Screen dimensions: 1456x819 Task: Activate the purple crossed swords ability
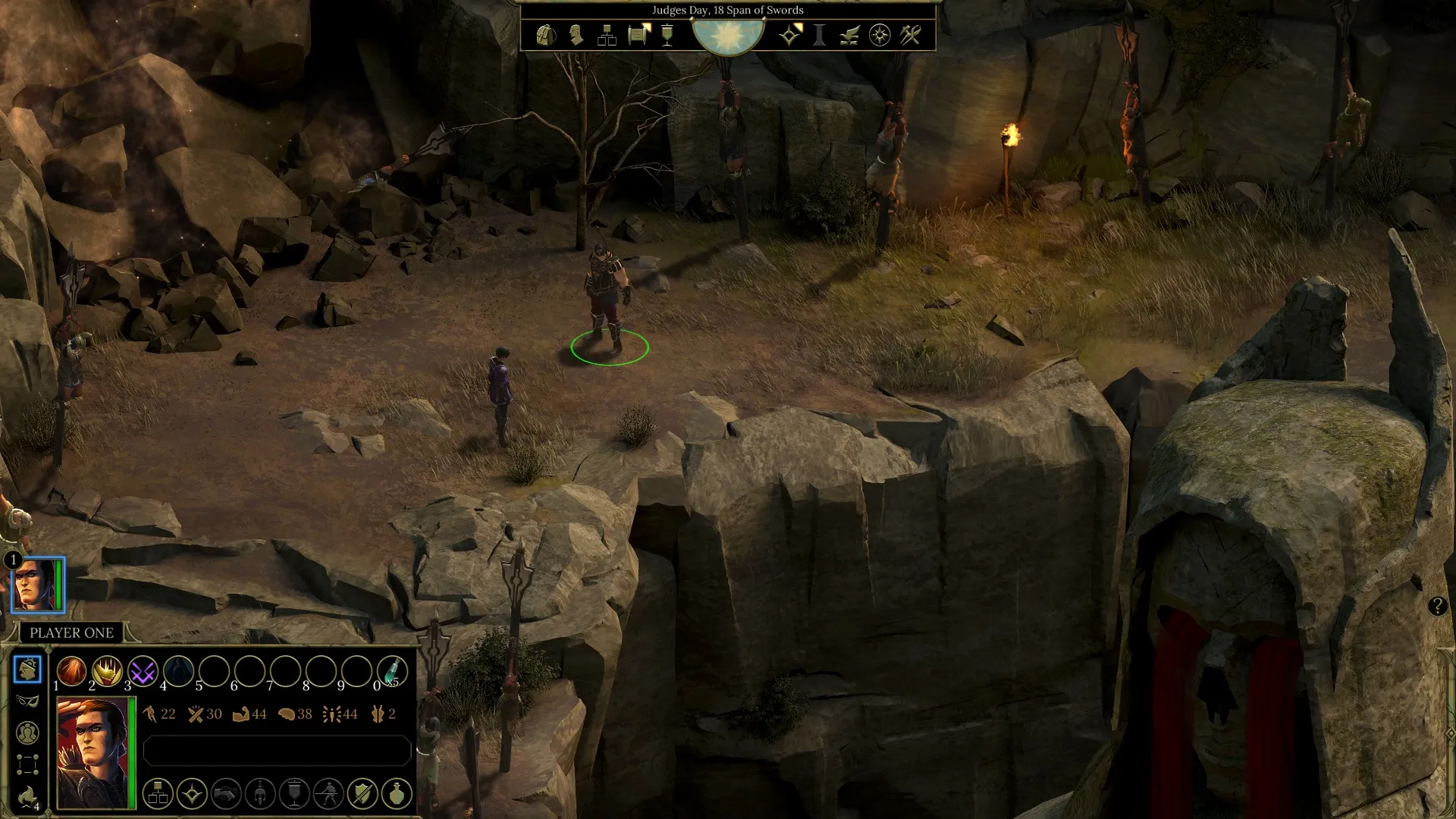(x=143, y=671)
